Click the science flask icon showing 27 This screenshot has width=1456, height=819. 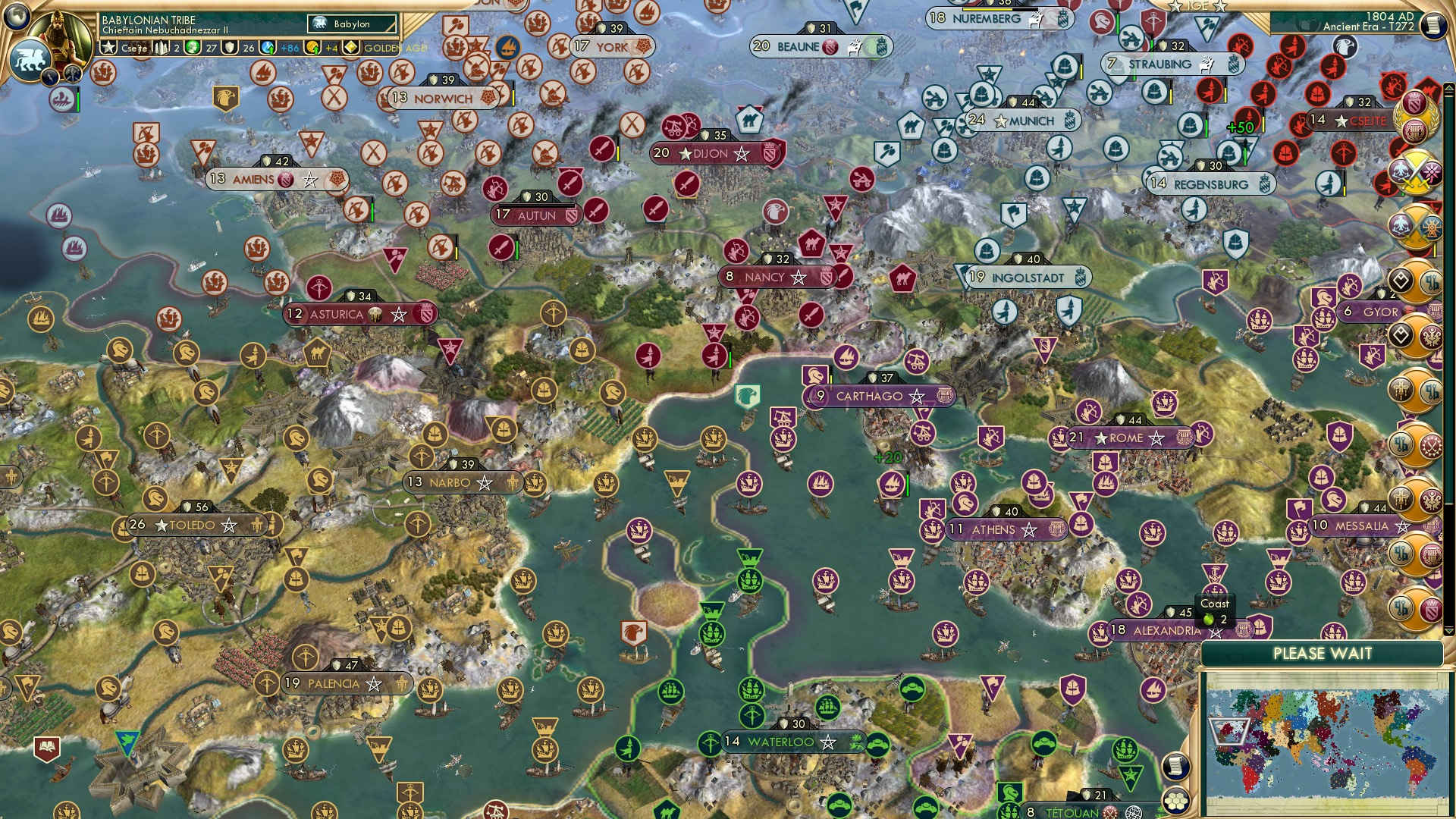coord(193,47)
